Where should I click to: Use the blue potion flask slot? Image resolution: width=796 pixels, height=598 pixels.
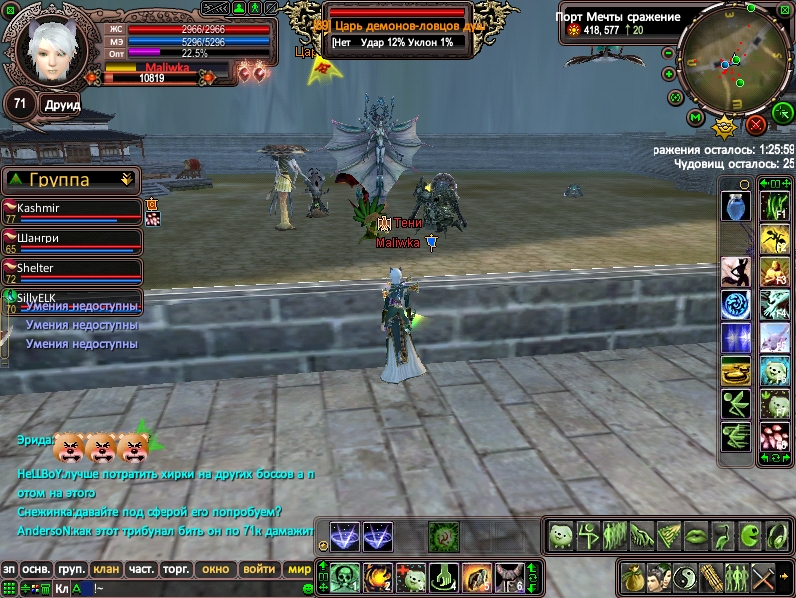click(x=735, y=206)
